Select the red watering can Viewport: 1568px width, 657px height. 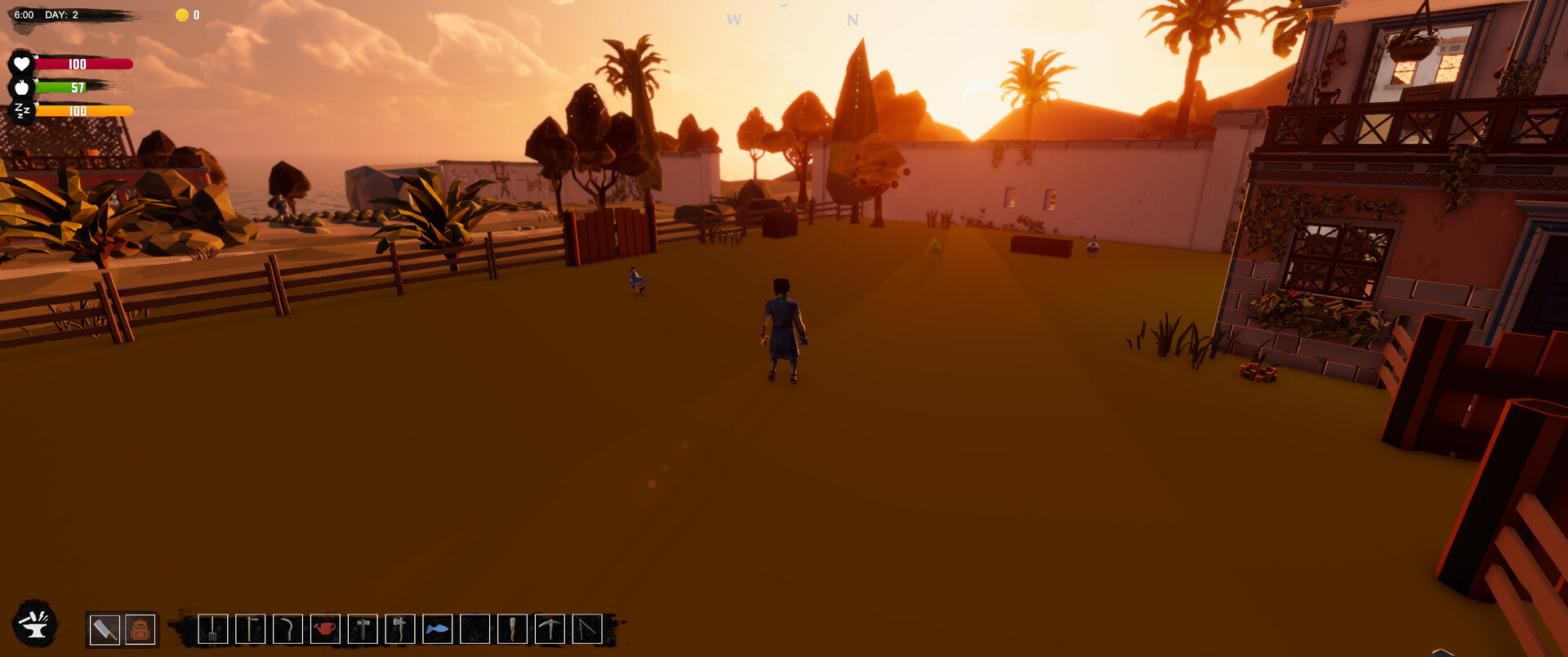point(325,630)
